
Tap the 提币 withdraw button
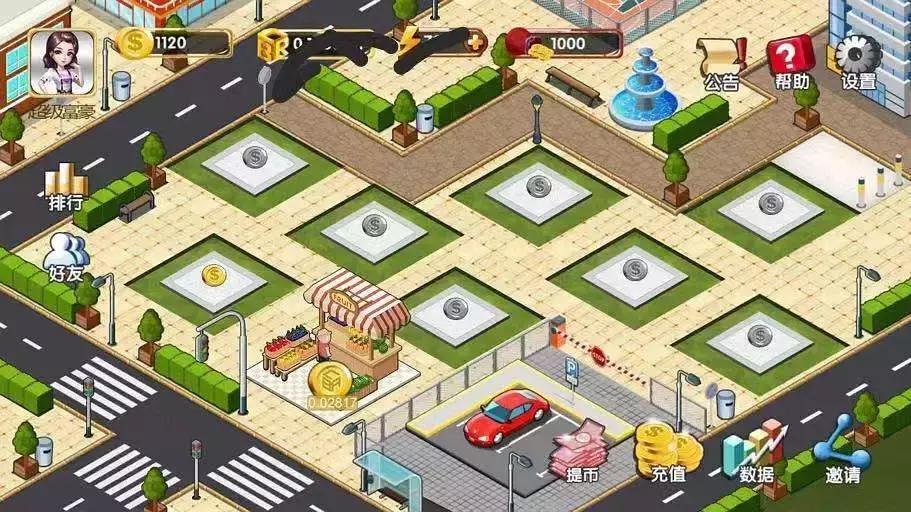point(579,451)
